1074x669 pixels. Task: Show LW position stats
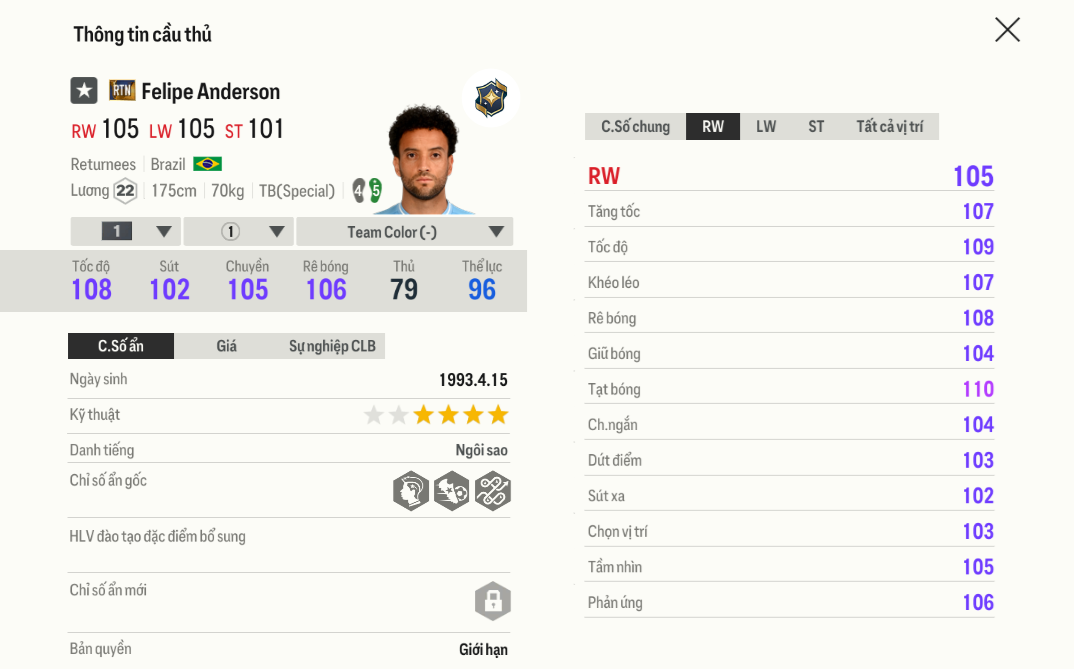click(766, 127)
